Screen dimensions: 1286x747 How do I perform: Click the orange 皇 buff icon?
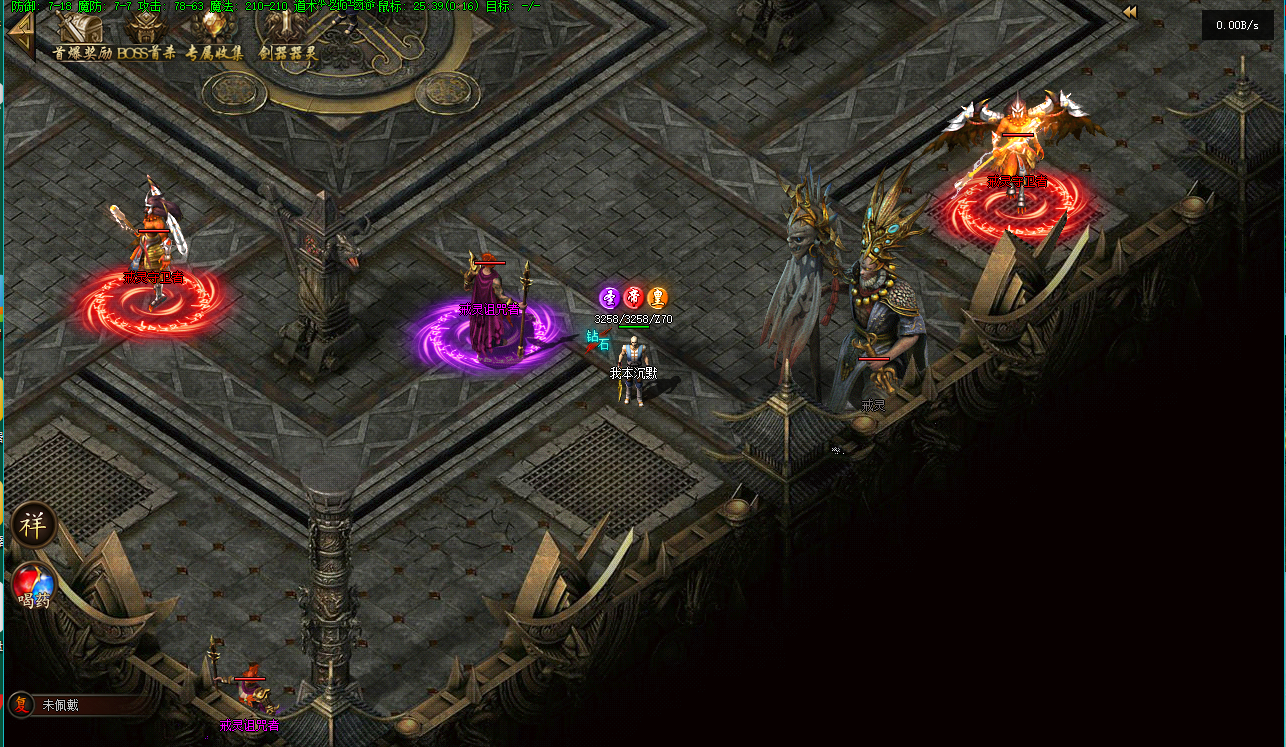(657, 297)
